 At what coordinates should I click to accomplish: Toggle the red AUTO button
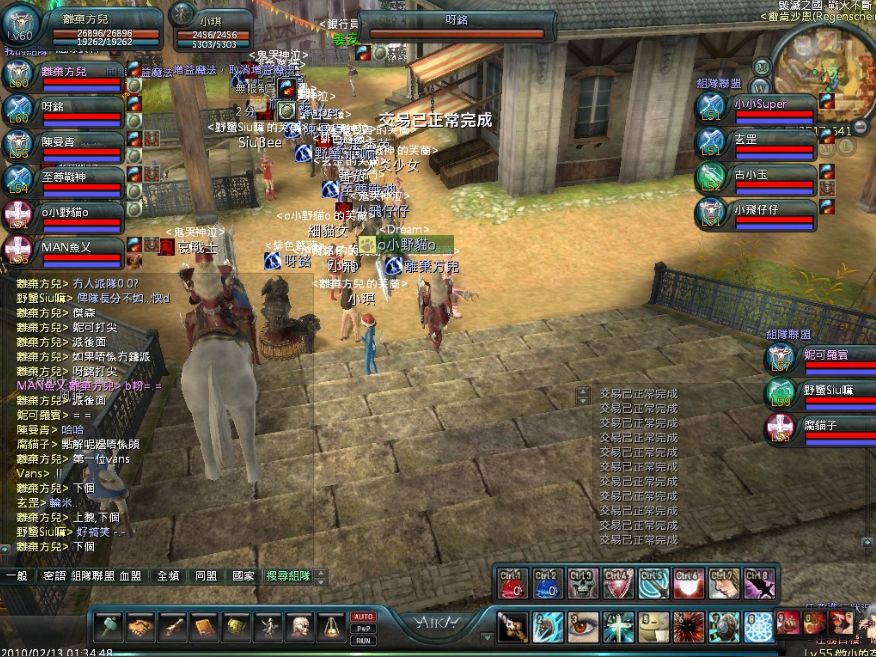coord(363,616)
